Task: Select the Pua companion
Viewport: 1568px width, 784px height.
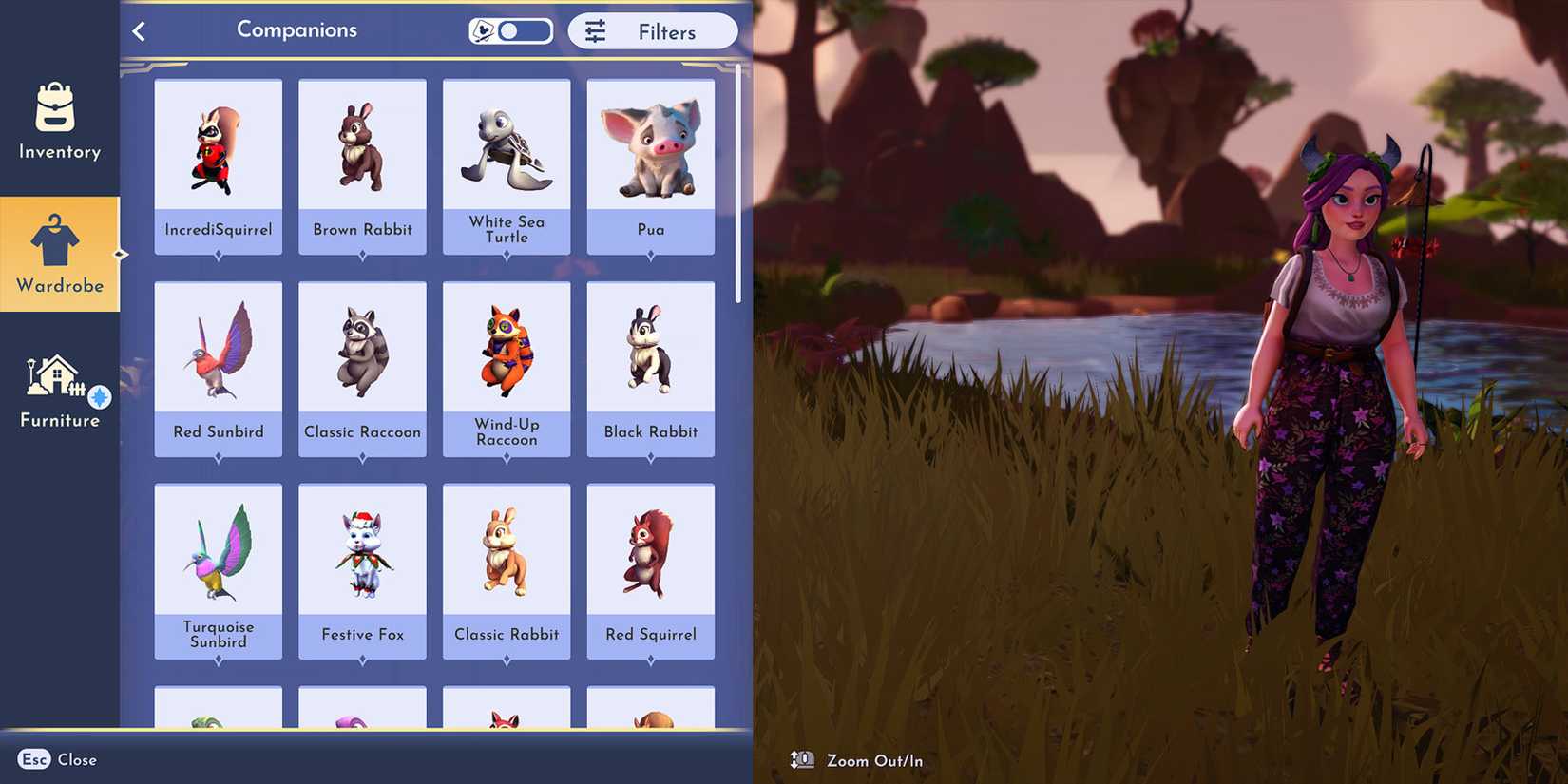Action: coord(650,152)
